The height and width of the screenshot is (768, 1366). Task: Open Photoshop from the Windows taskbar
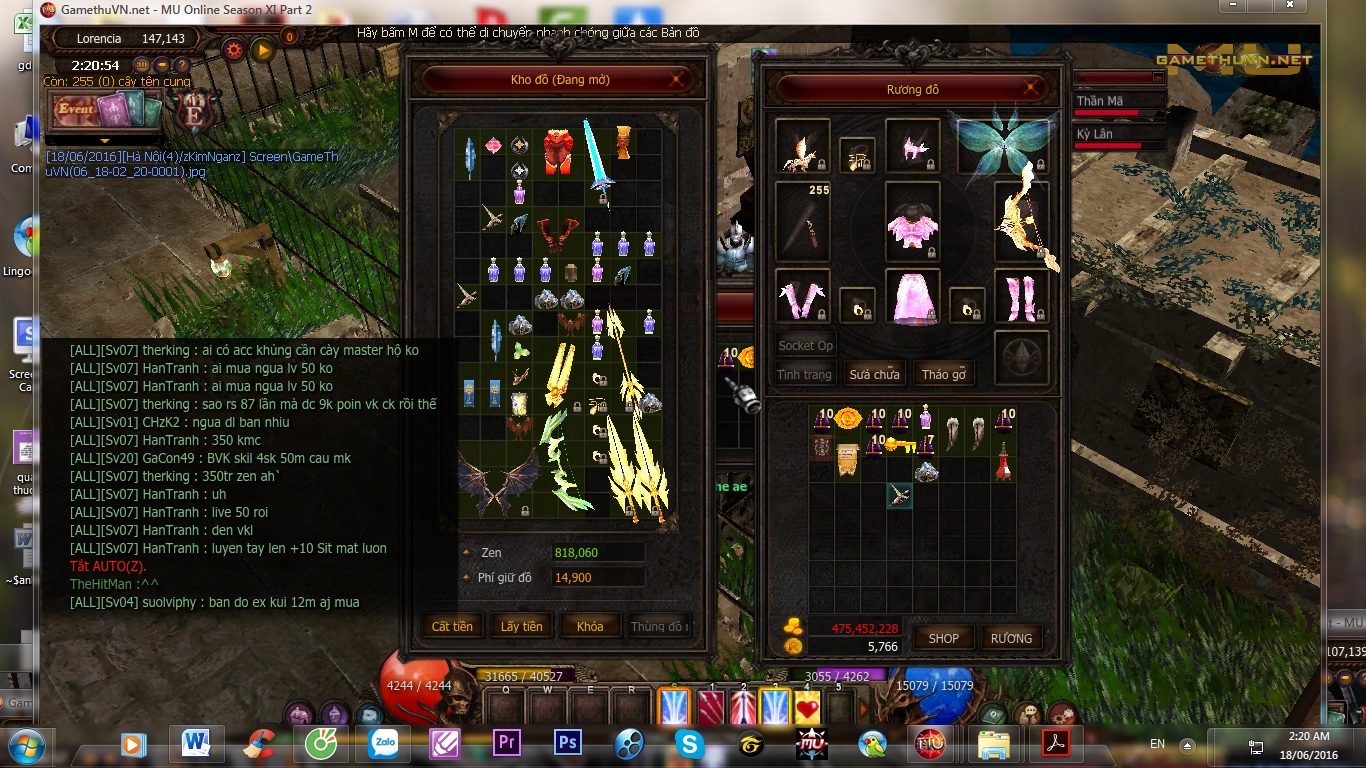pyautogui.click(x=568, y=743)
